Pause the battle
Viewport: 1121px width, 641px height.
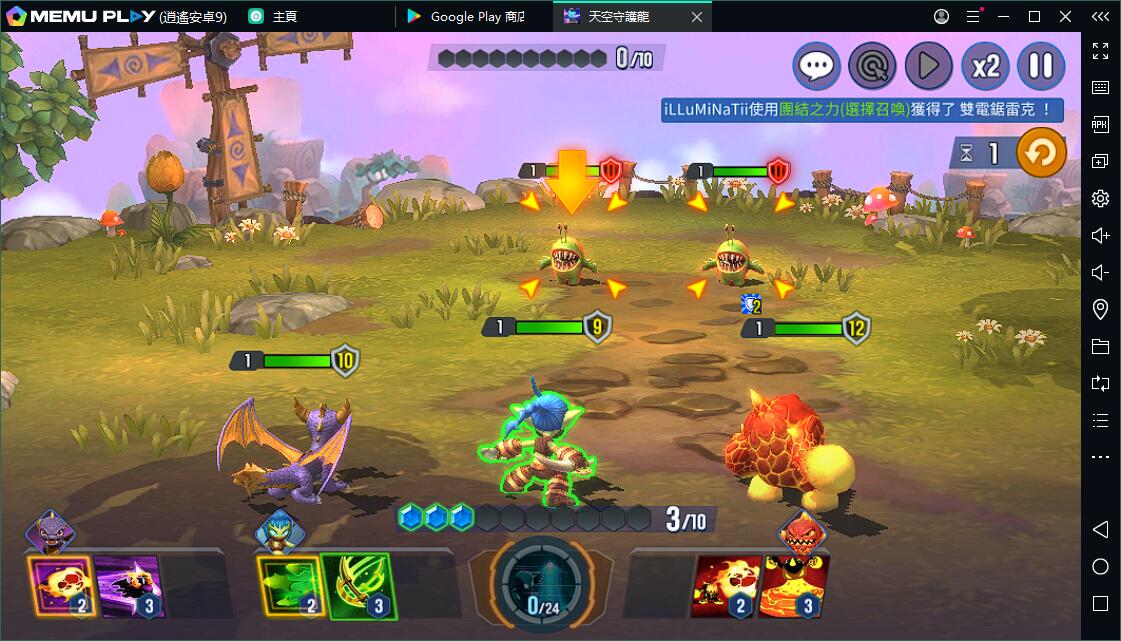1041,66
